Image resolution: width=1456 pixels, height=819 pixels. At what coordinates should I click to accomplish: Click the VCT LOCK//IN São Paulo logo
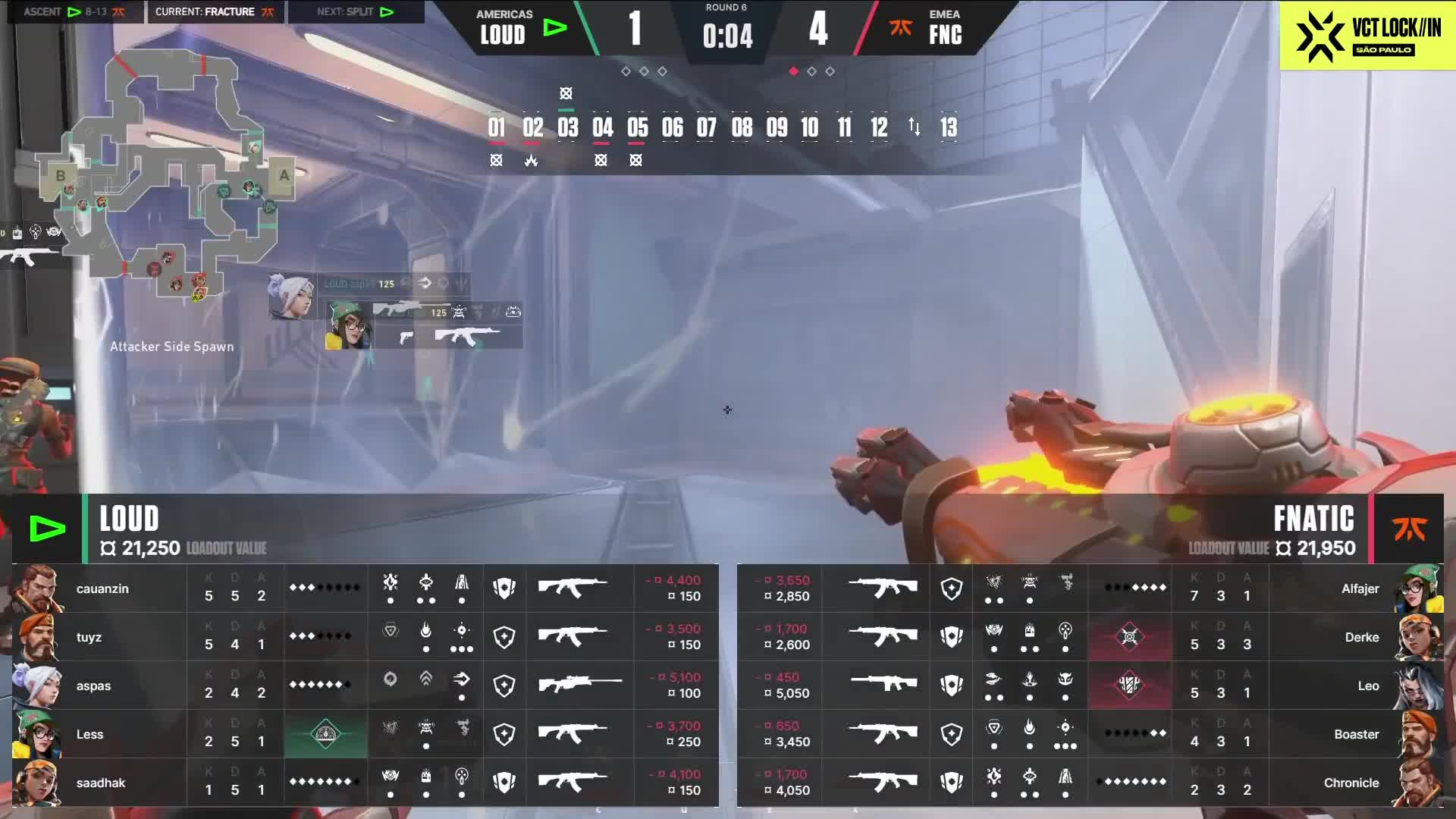pos(1367,35)
